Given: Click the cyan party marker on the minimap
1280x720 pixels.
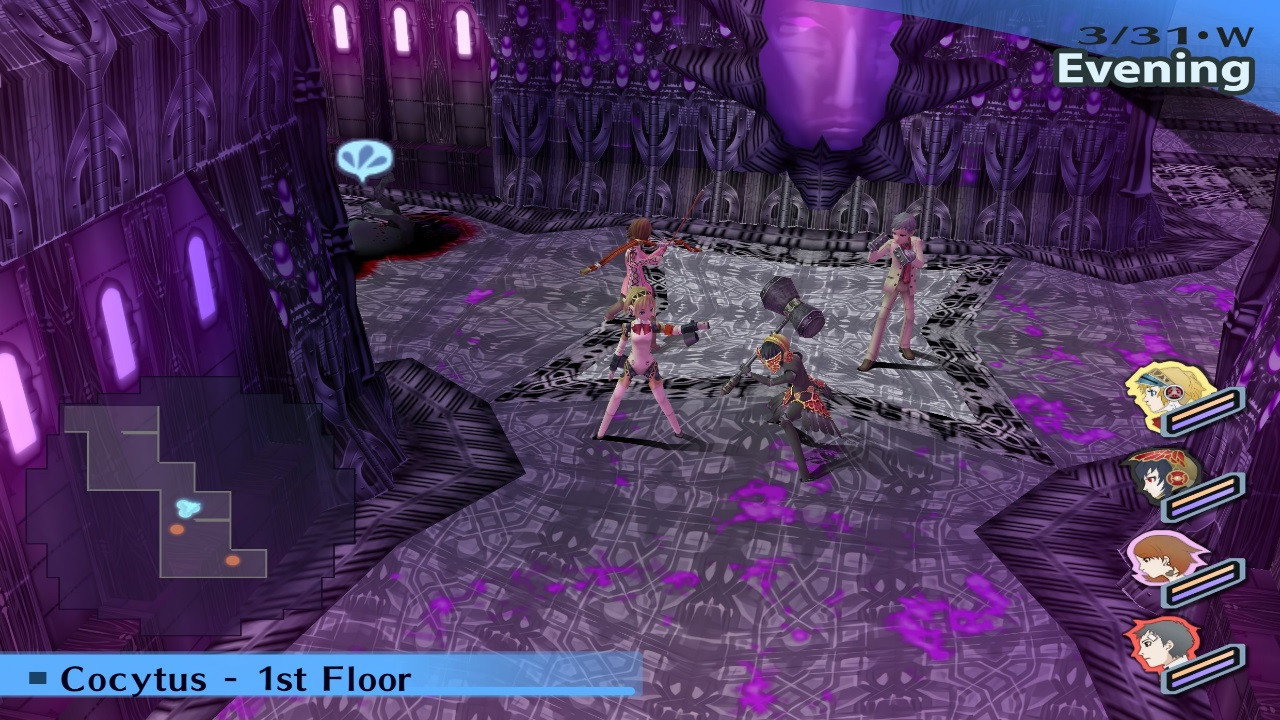Looking at the screenshot, I should (187, 508).
